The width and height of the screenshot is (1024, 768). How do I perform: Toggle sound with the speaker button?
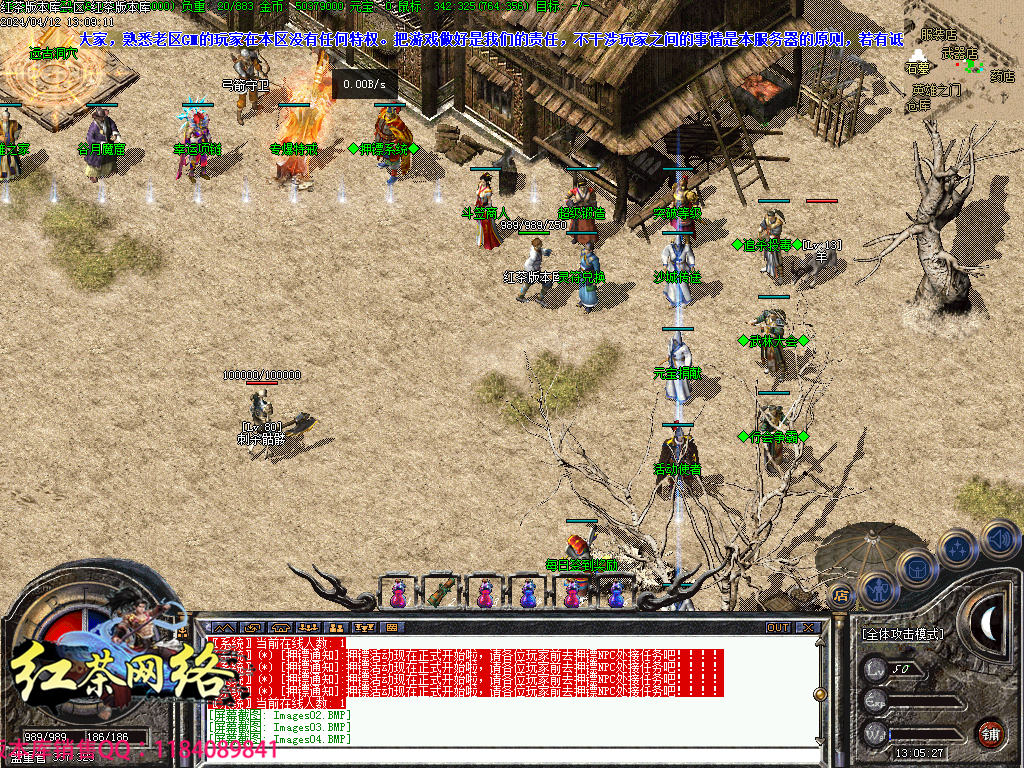999,537
